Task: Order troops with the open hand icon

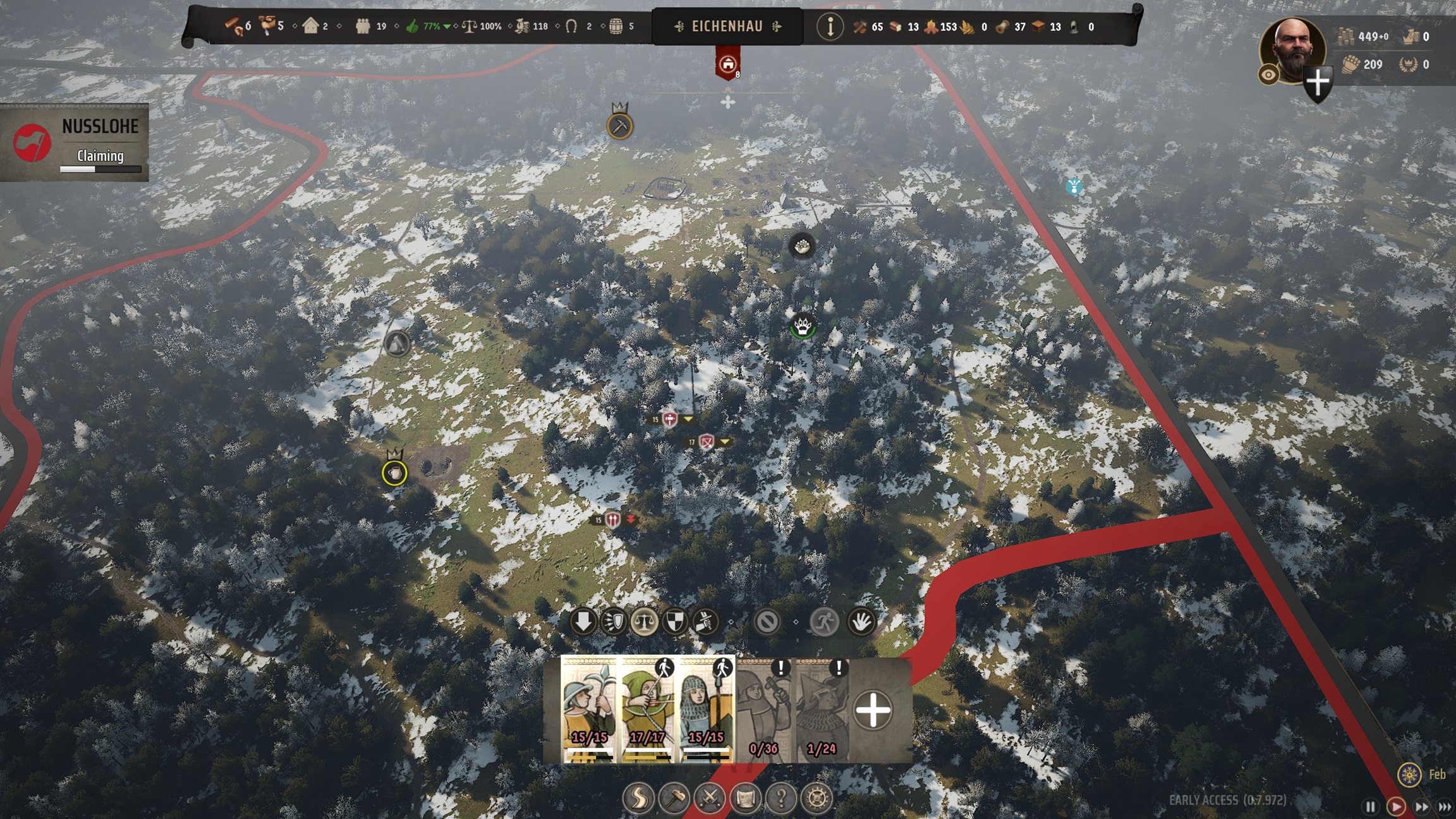Action: 860,622
